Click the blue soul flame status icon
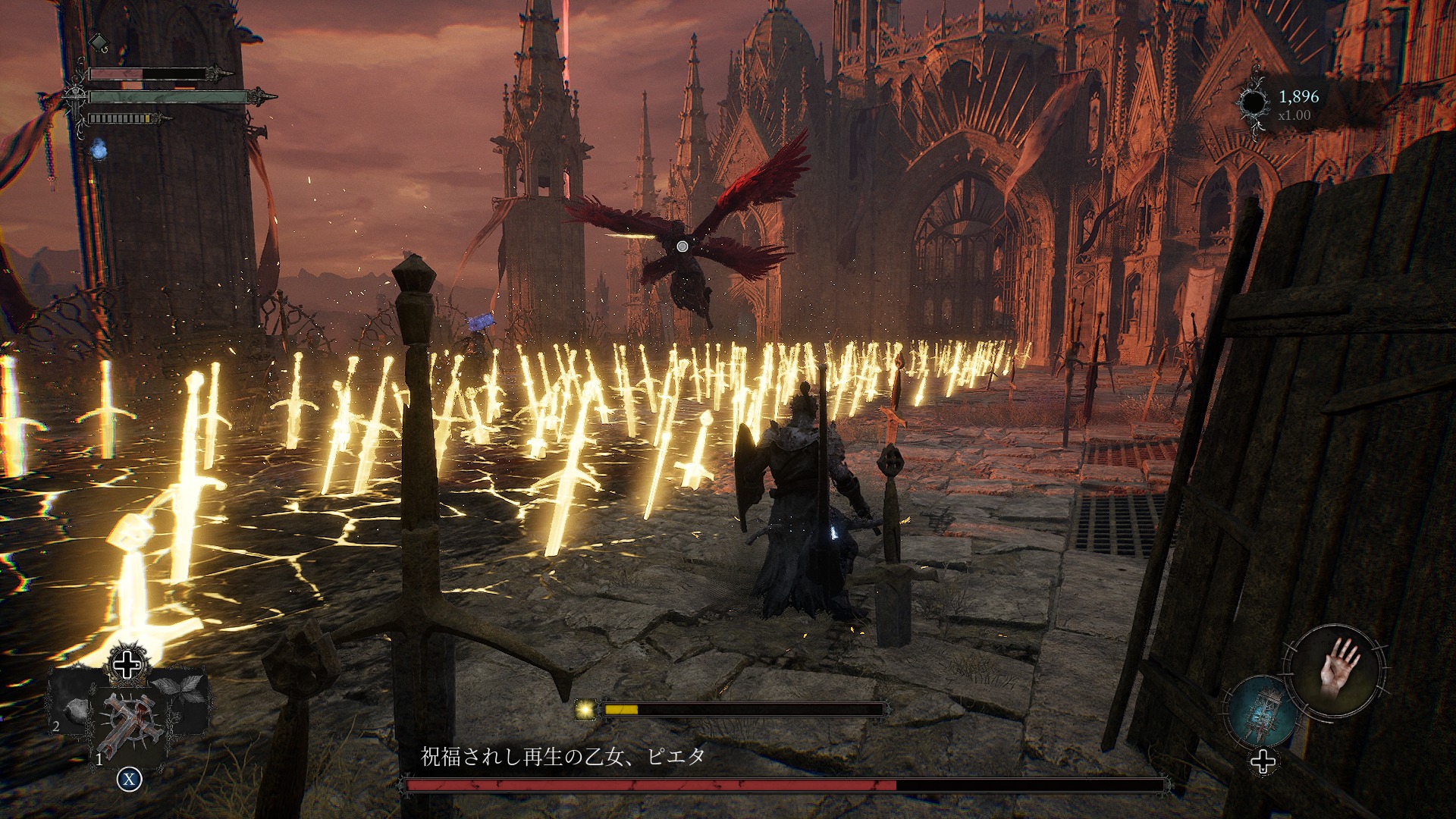Screen dimensions: 1456x819 point(99,149)
